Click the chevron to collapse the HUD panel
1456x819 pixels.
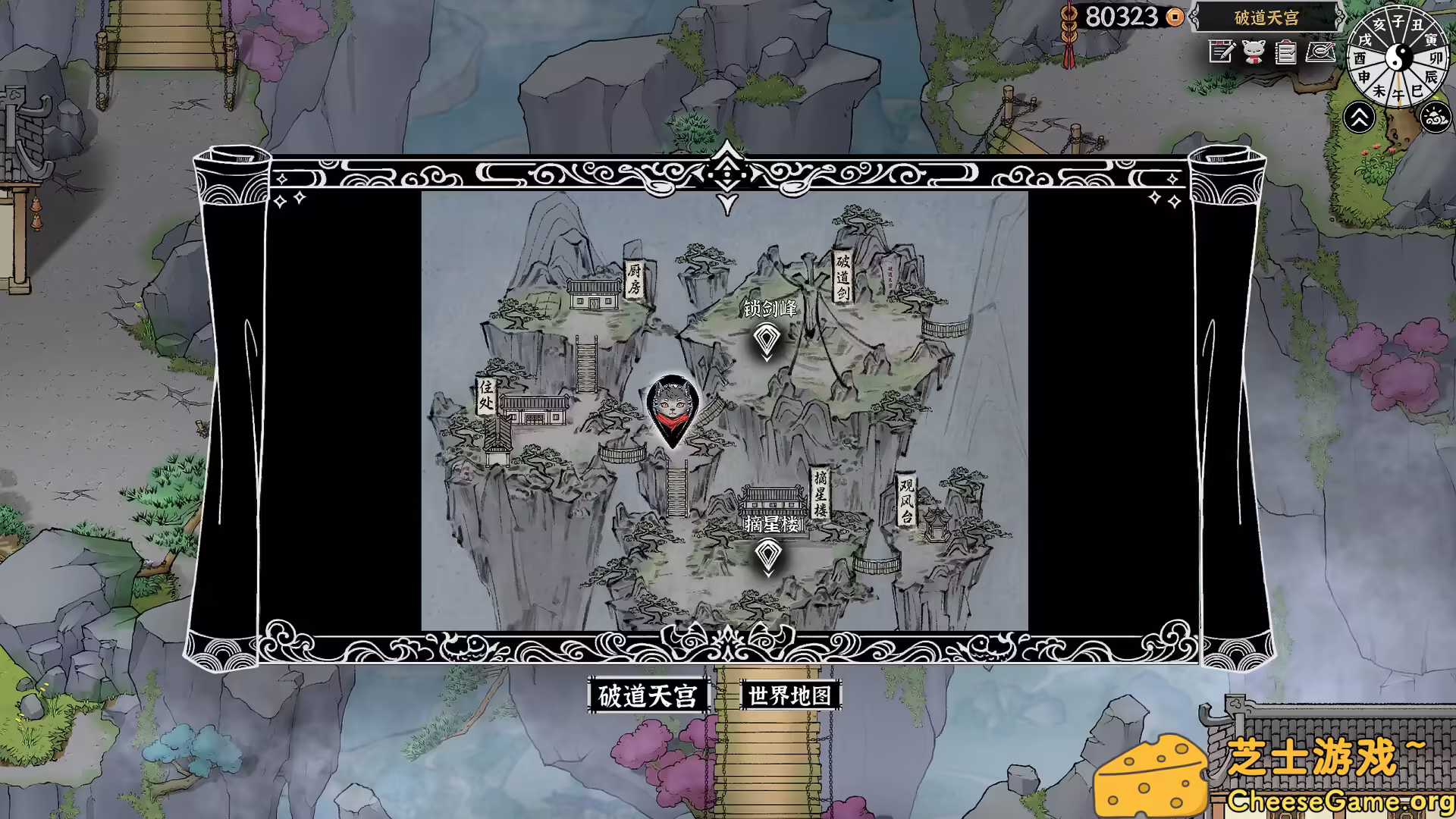(1360, 118)
